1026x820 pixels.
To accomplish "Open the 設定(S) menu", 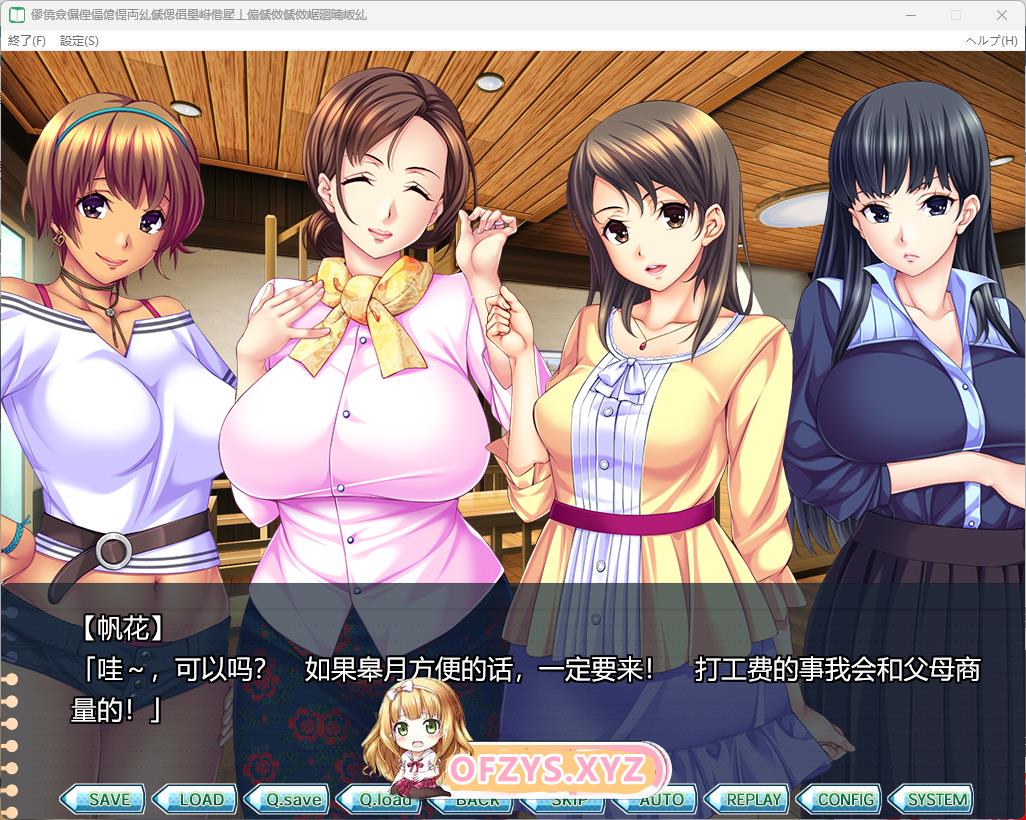I will click(x=79, y=40).
